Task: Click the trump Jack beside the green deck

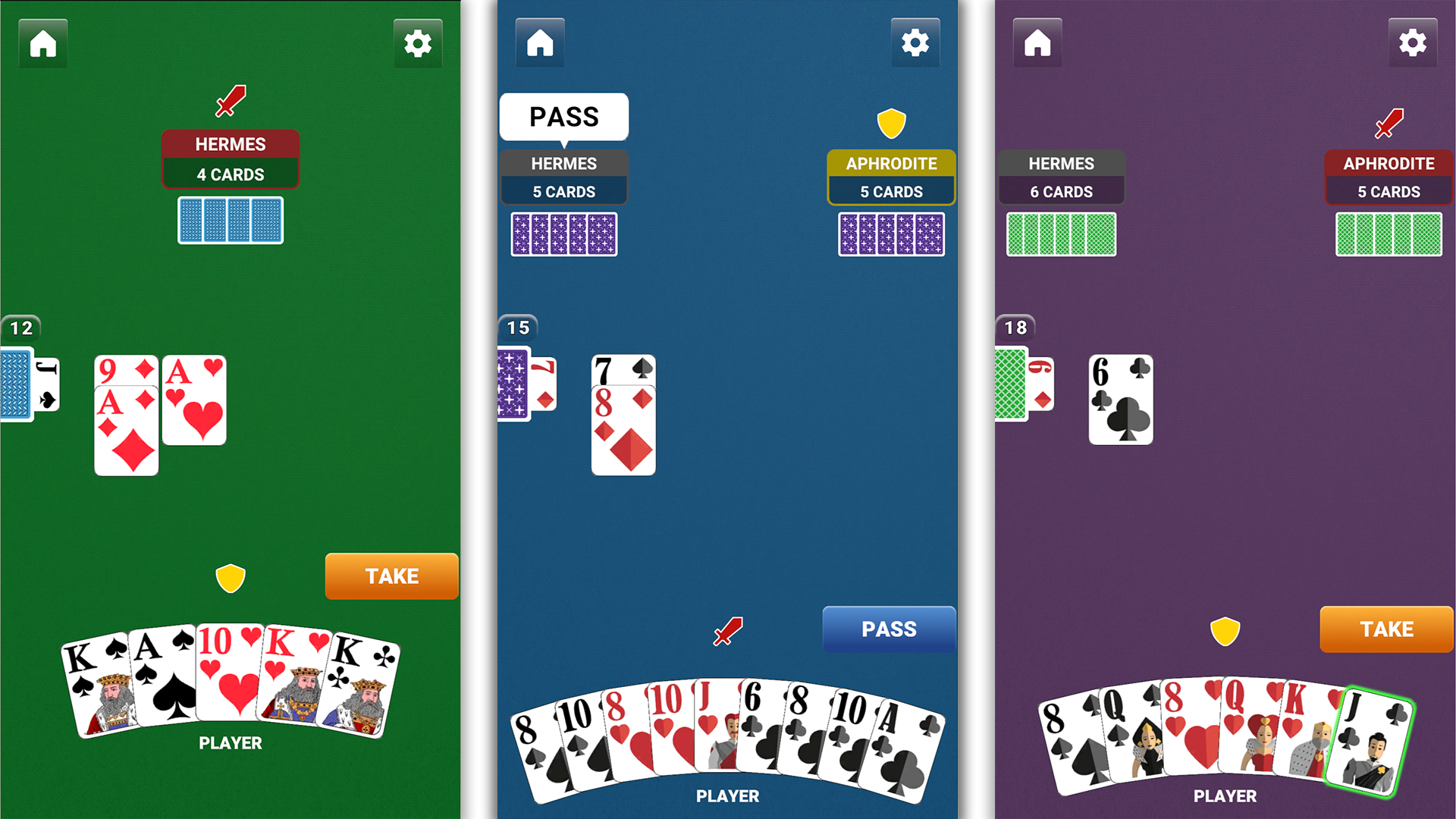Action: pyautogui.click(x=47, y=383)
